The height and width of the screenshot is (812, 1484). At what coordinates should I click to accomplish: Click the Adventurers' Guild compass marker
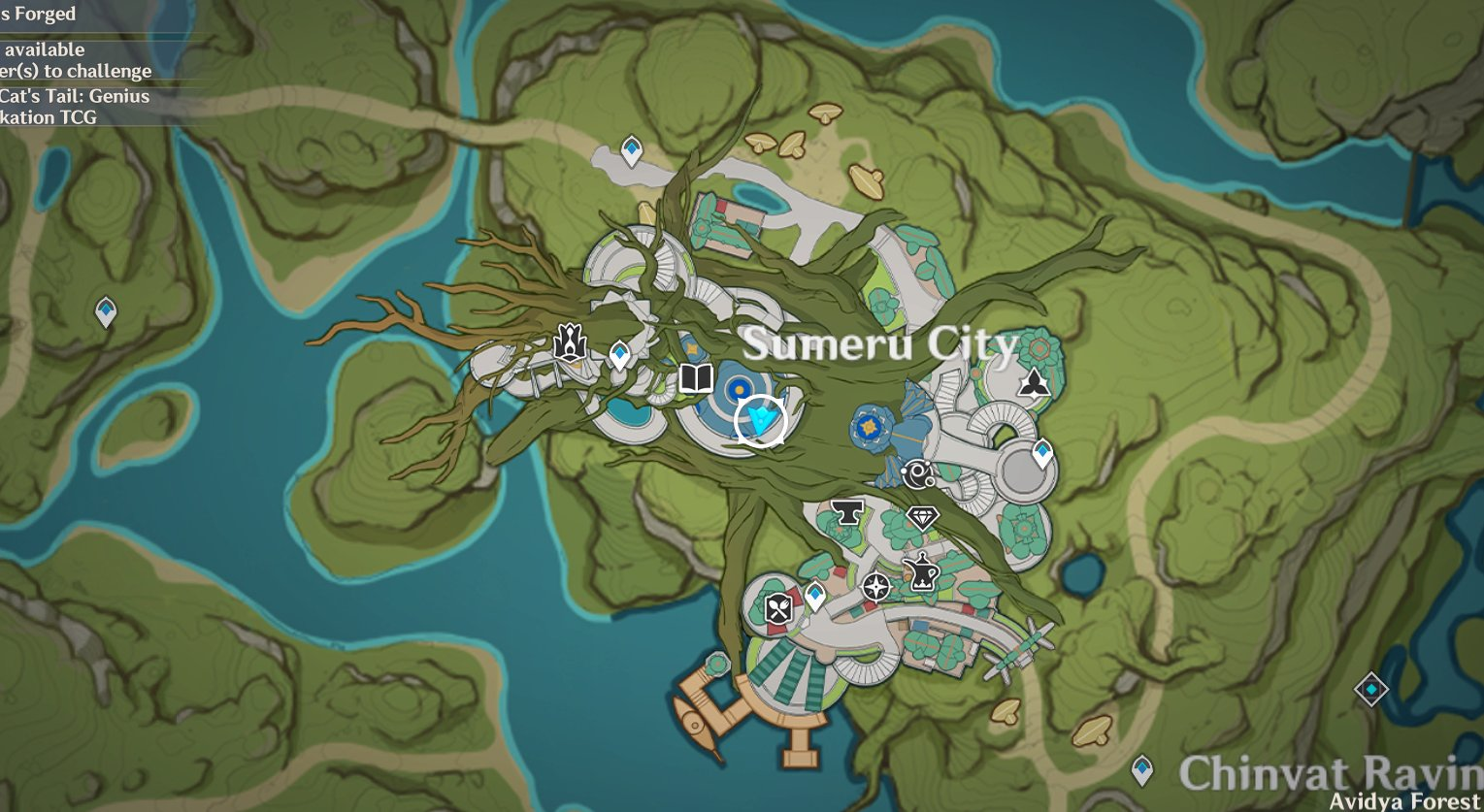[x=876, y=584]
